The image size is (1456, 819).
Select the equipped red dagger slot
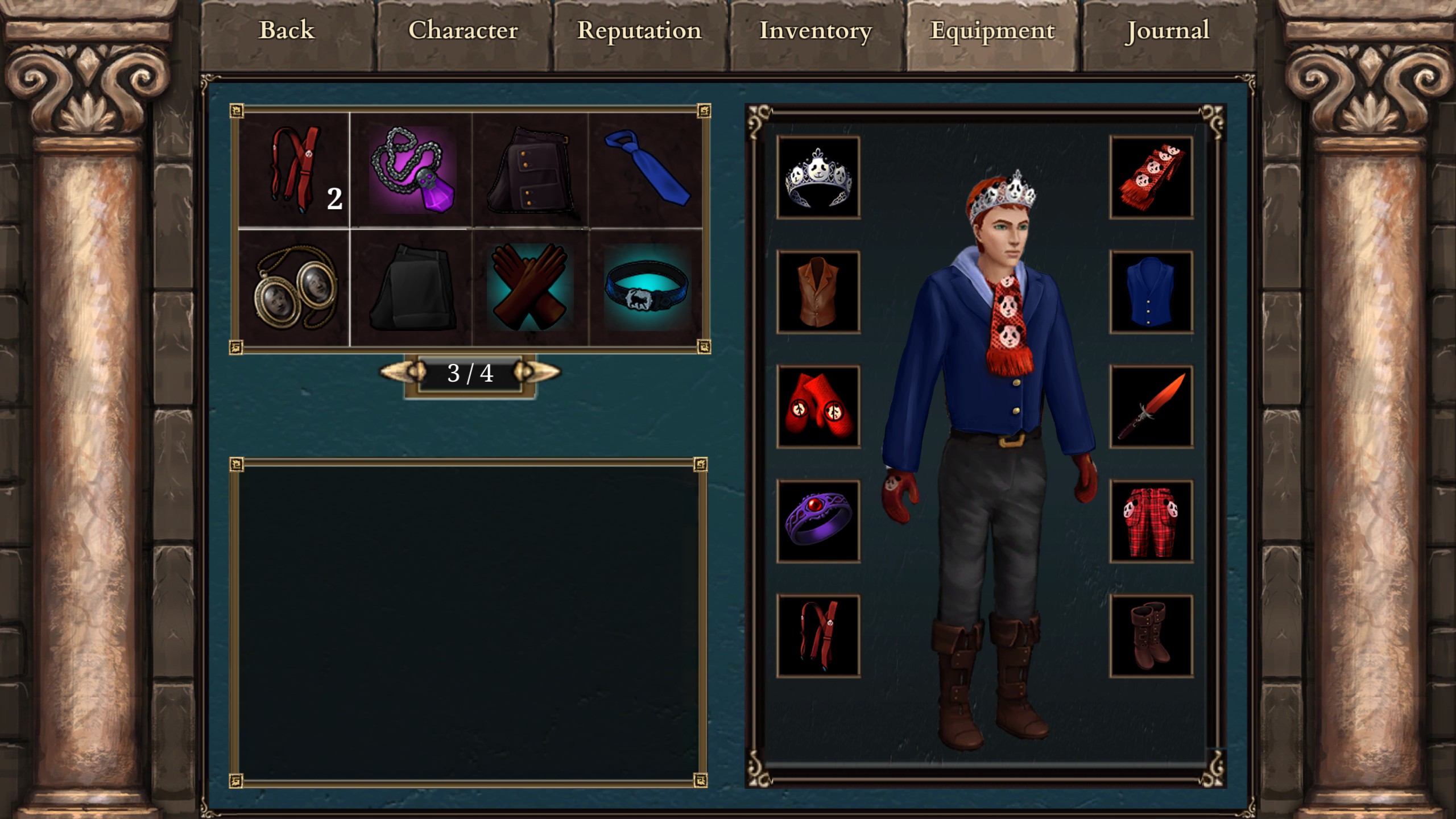pos(1151,407)
